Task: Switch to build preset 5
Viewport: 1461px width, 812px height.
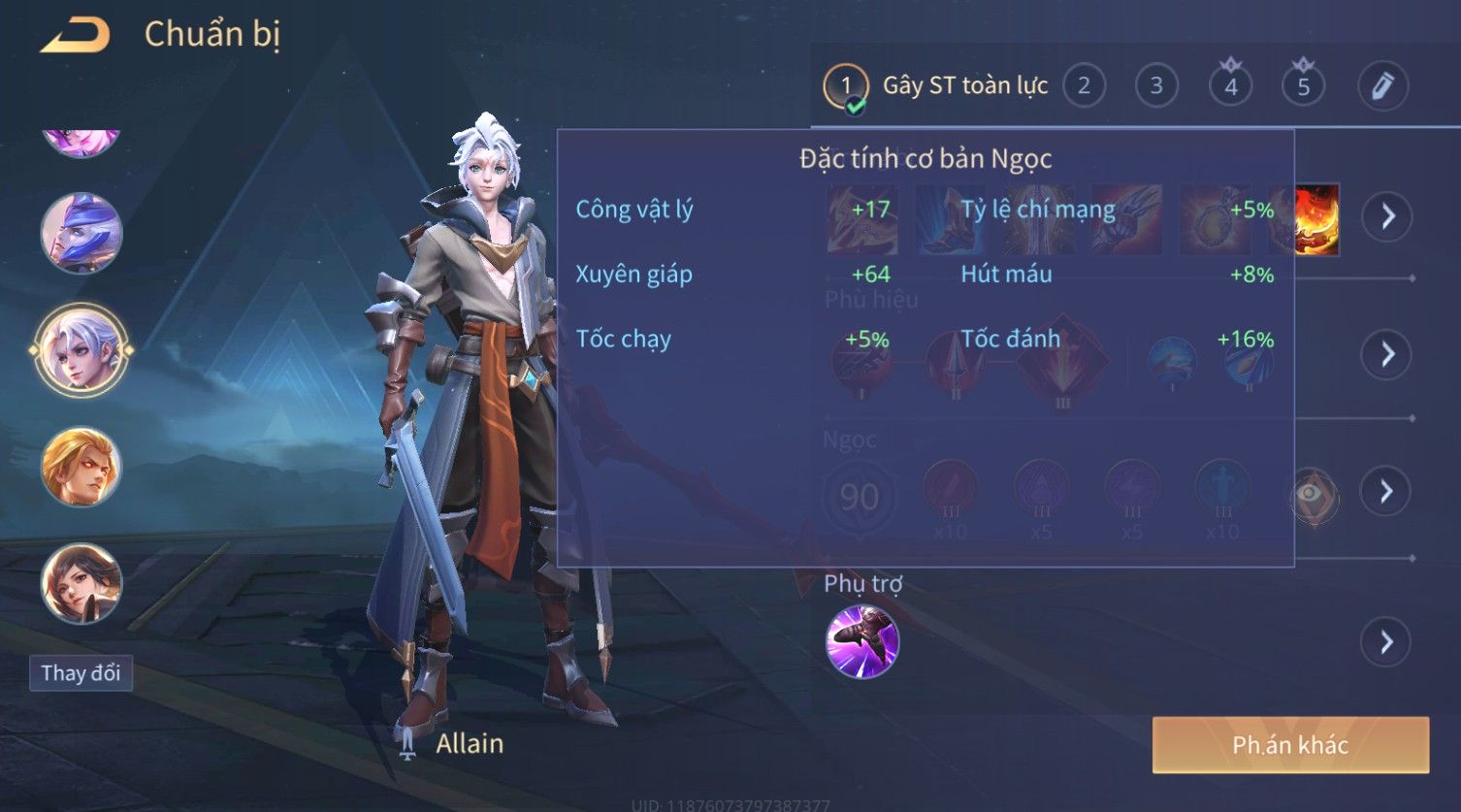Action: tap(1303, 86)
